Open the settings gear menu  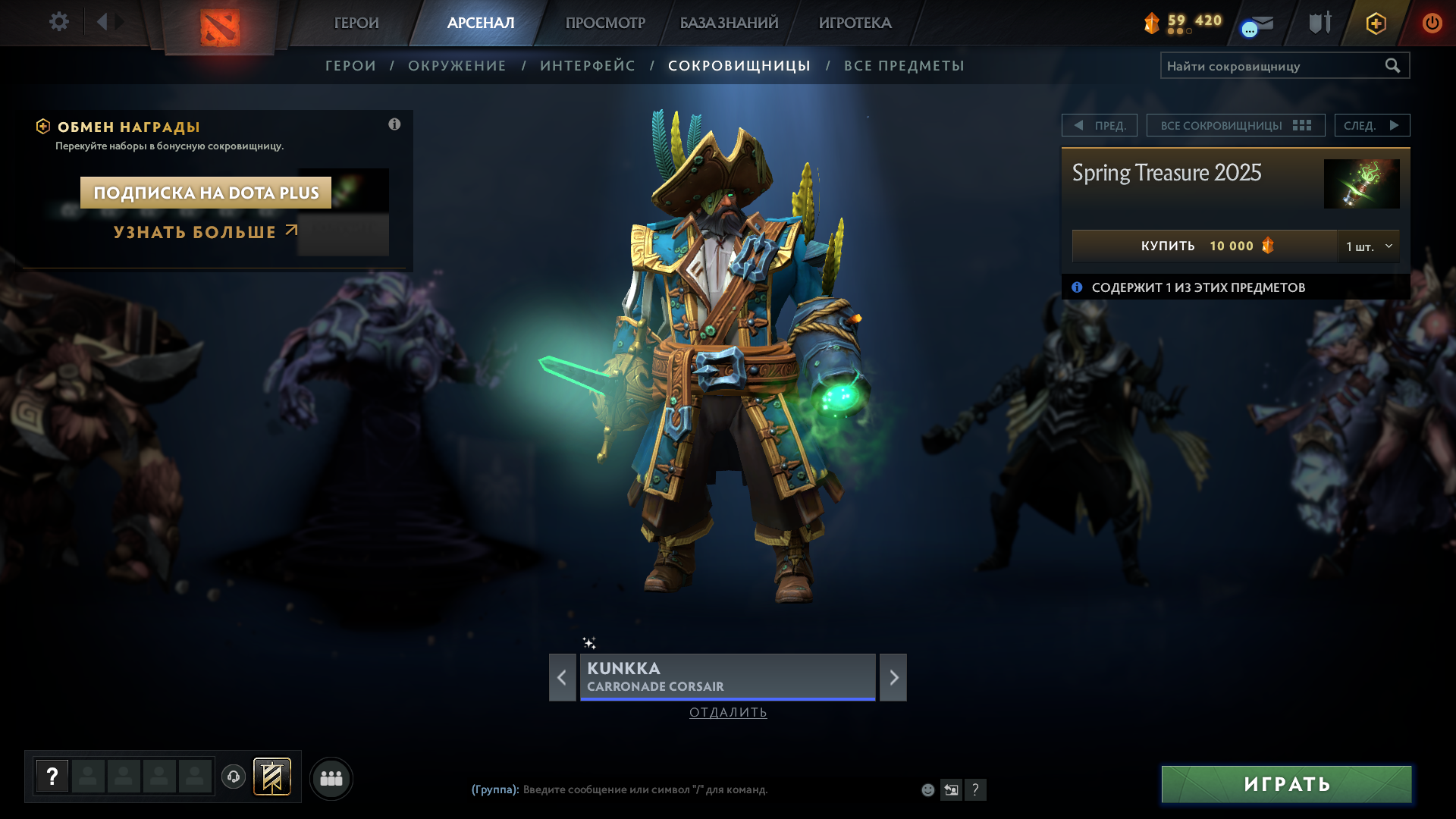pyautogui.click(x=59, y=22)
